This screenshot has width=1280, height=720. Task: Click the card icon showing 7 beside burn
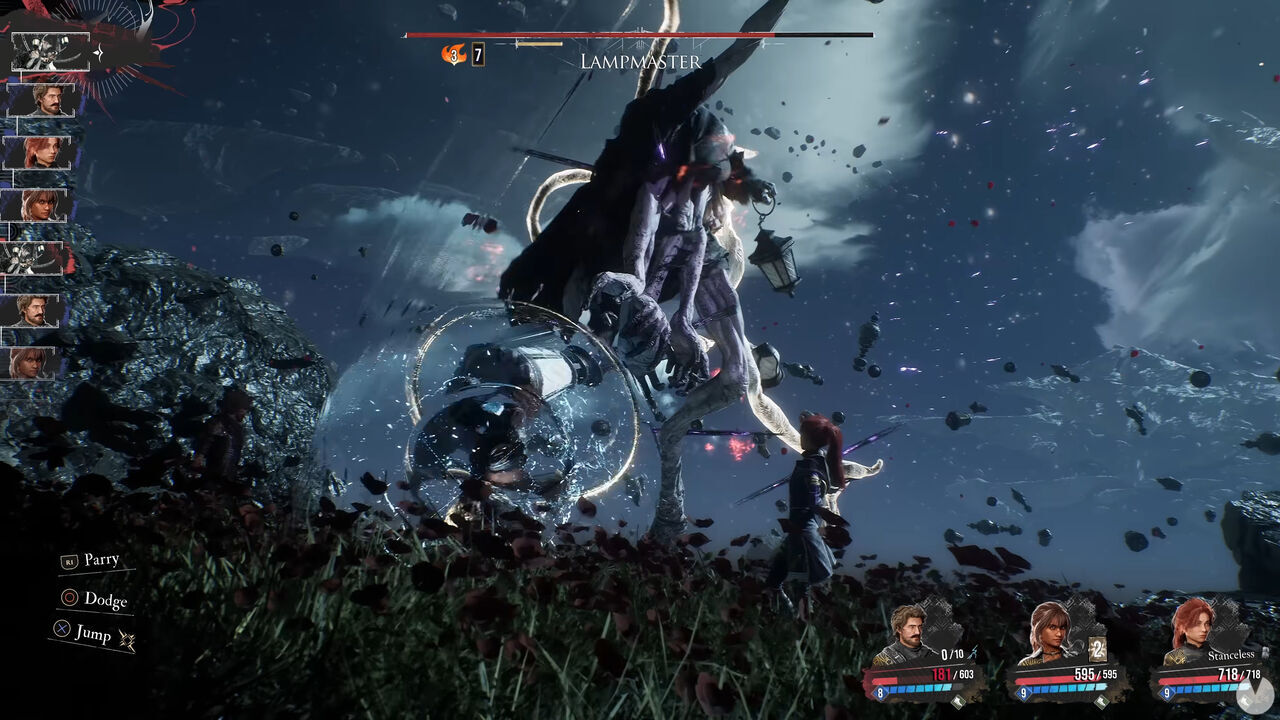pos(478,55)
